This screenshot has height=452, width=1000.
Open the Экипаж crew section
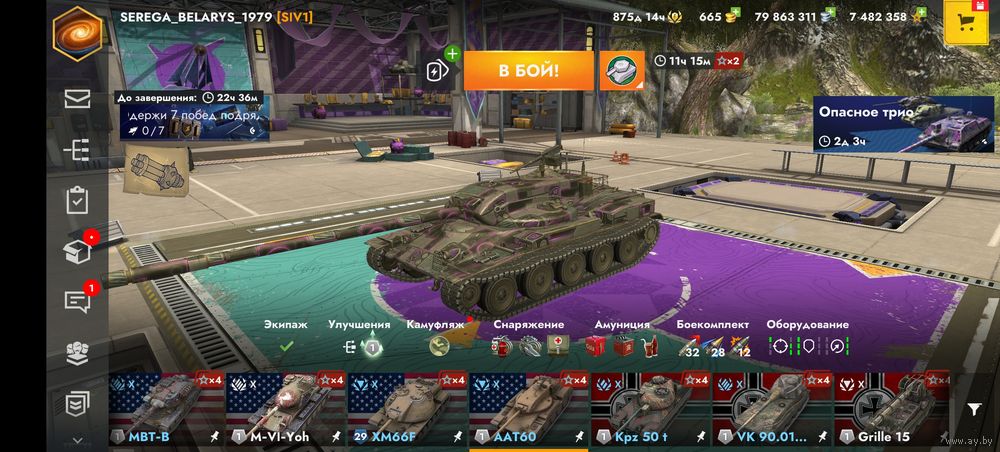(x=286, y=345)
